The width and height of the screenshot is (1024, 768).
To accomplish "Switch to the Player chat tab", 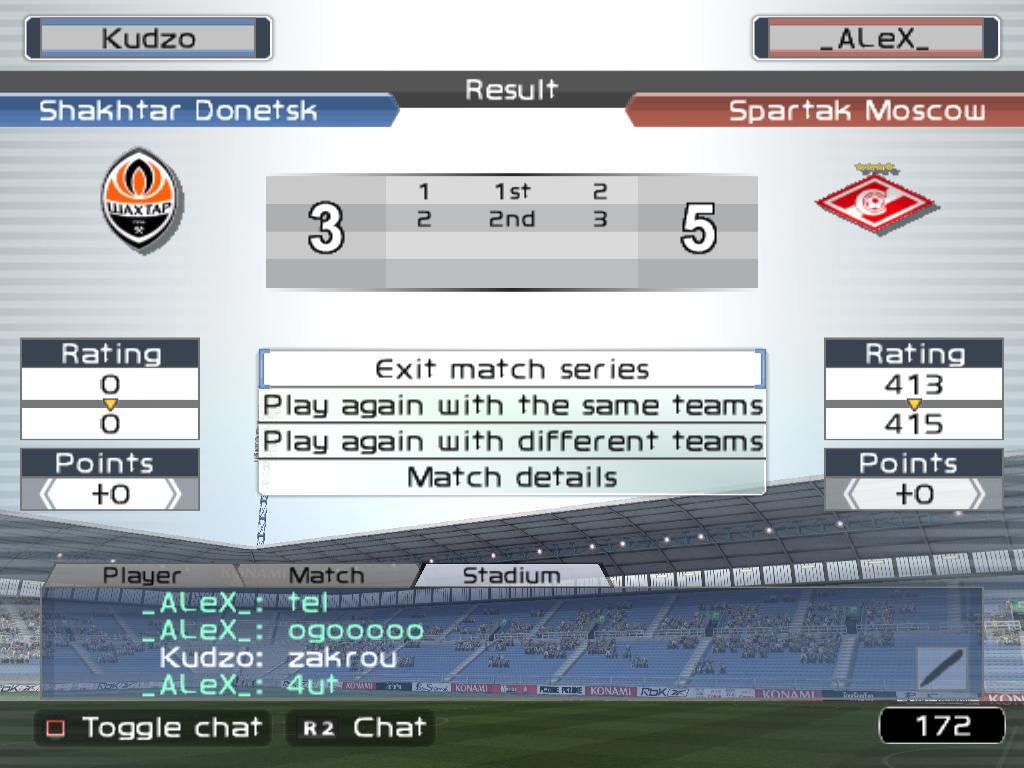I will click(142, 575).
